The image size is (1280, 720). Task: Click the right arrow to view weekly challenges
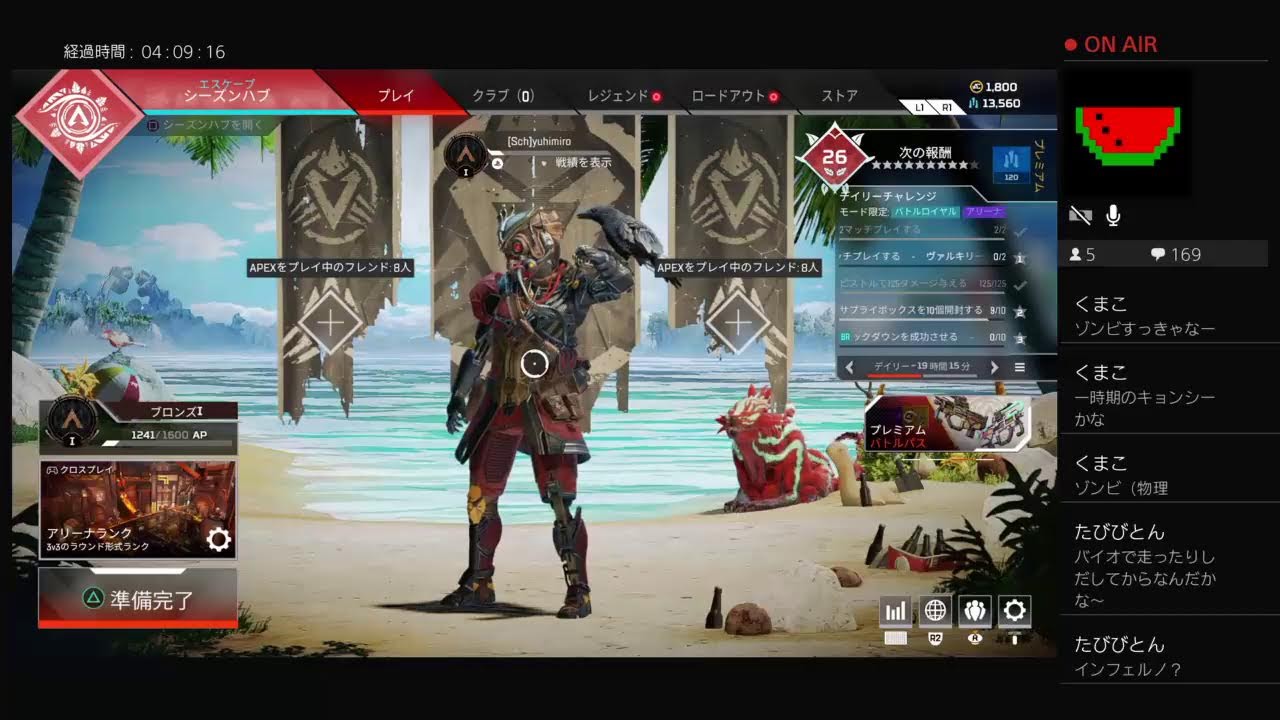pos(994,367)
